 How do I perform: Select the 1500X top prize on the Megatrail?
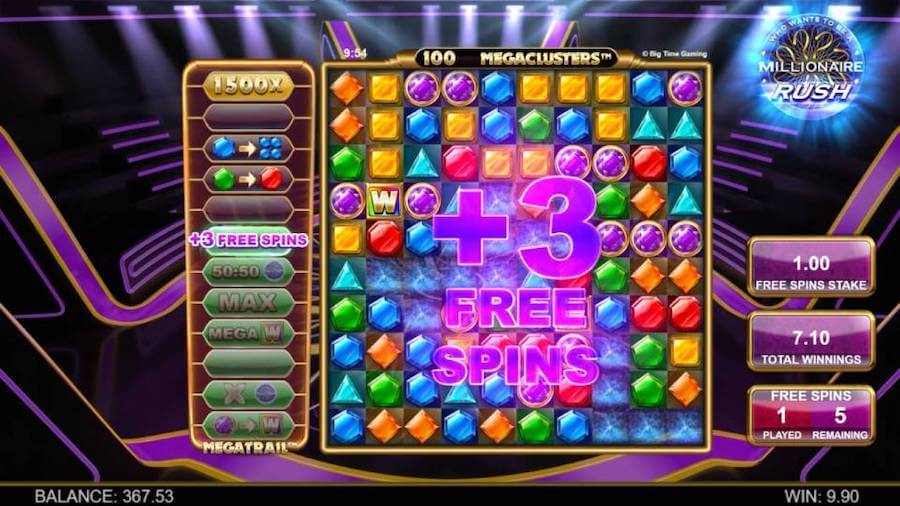click(x=248, y=86)
